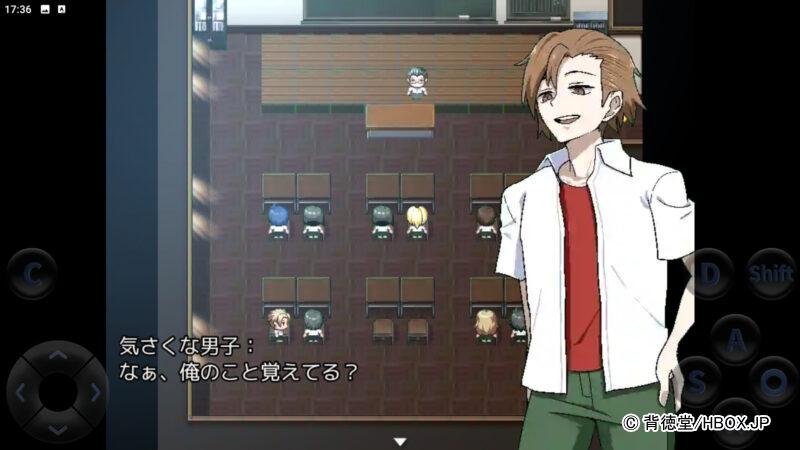Screen dimensions: 800x450
Task: Tap the virtual S button
Action: coord(697,383)
